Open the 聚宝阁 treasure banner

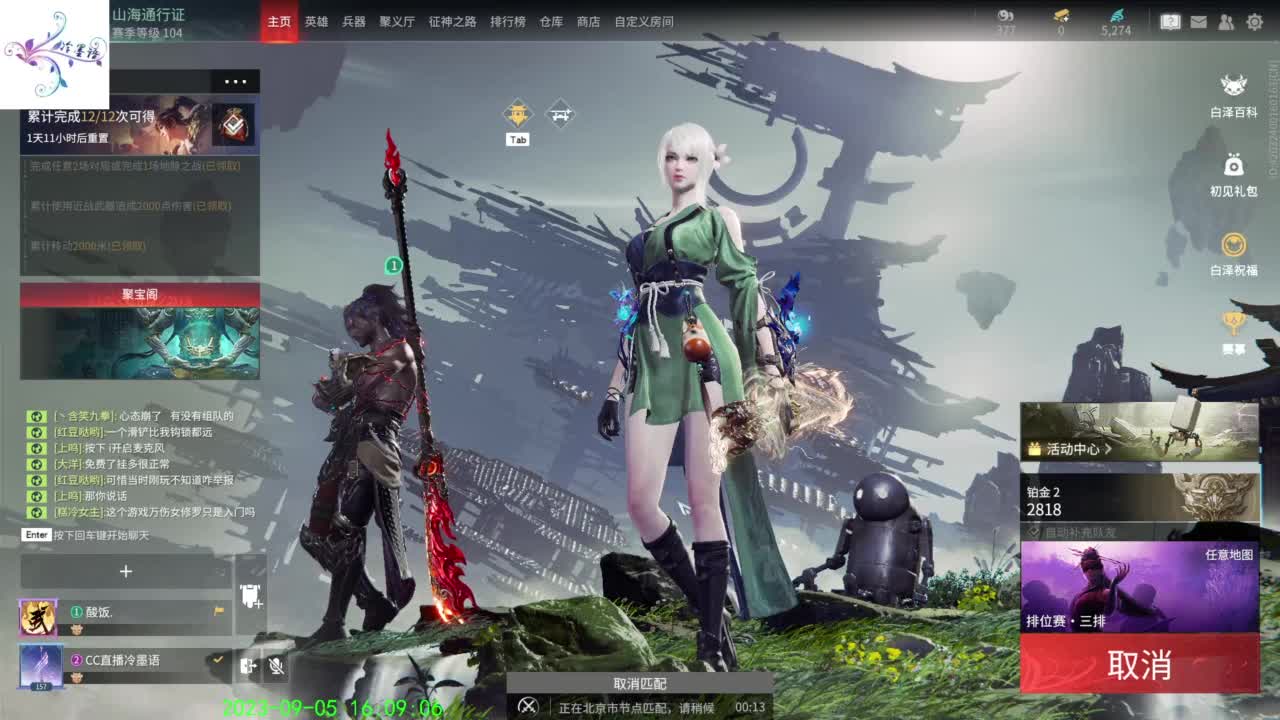pos(138,294)
